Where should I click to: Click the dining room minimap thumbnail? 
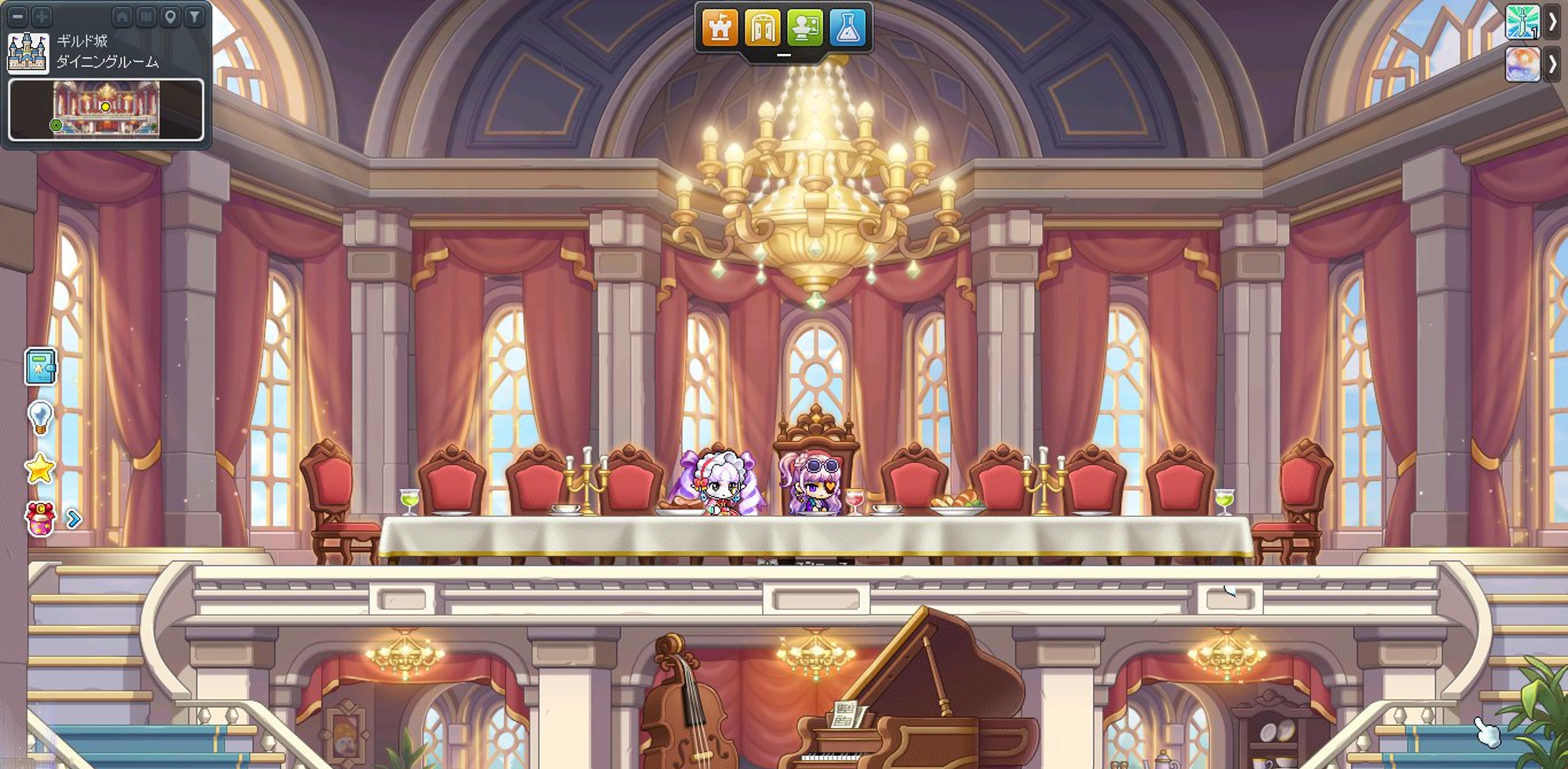pyautogui.click(x=106, y=110)
